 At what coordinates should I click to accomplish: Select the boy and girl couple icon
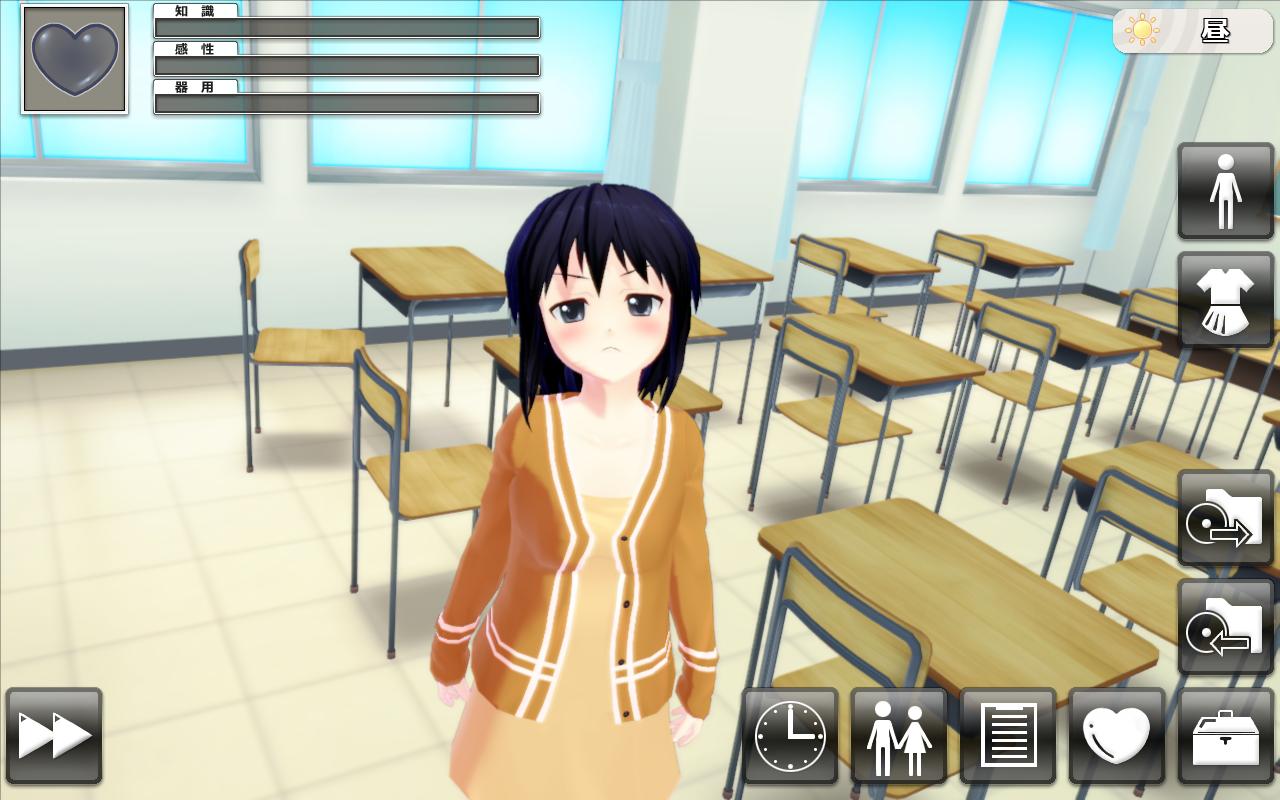coord(899,736)
